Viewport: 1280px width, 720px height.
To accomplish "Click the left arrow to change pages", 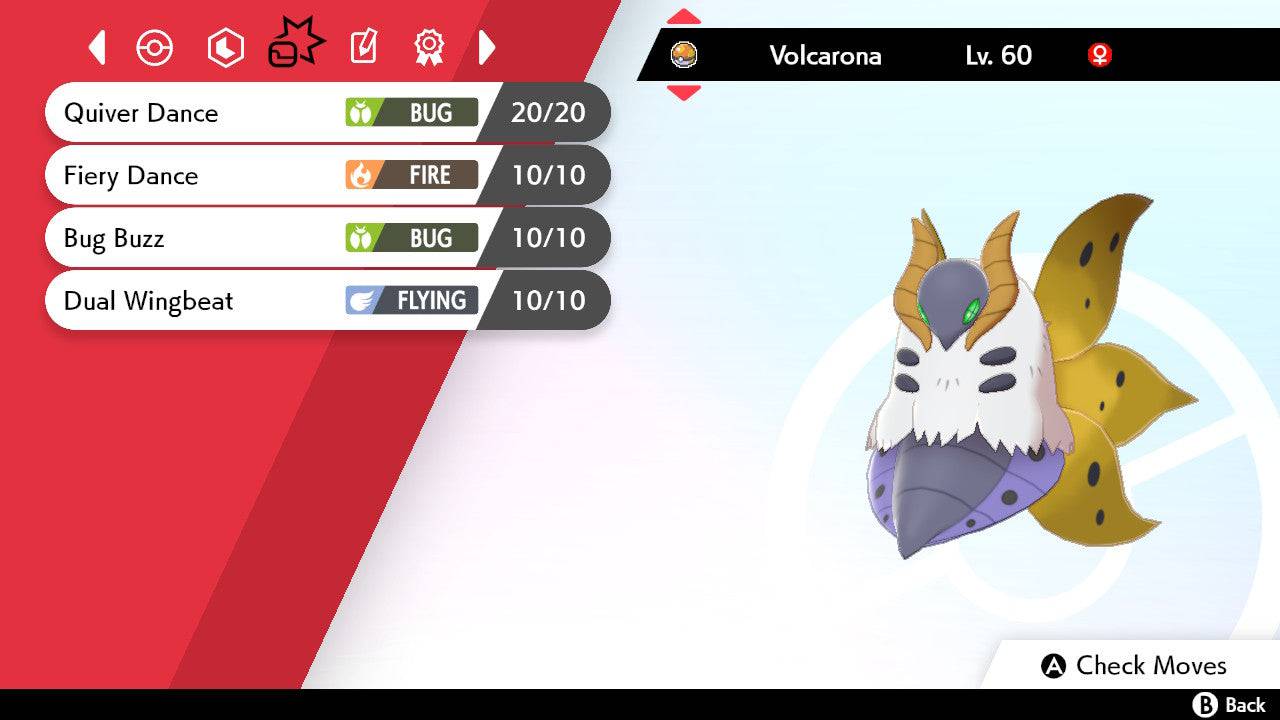I will click(97, 47).
